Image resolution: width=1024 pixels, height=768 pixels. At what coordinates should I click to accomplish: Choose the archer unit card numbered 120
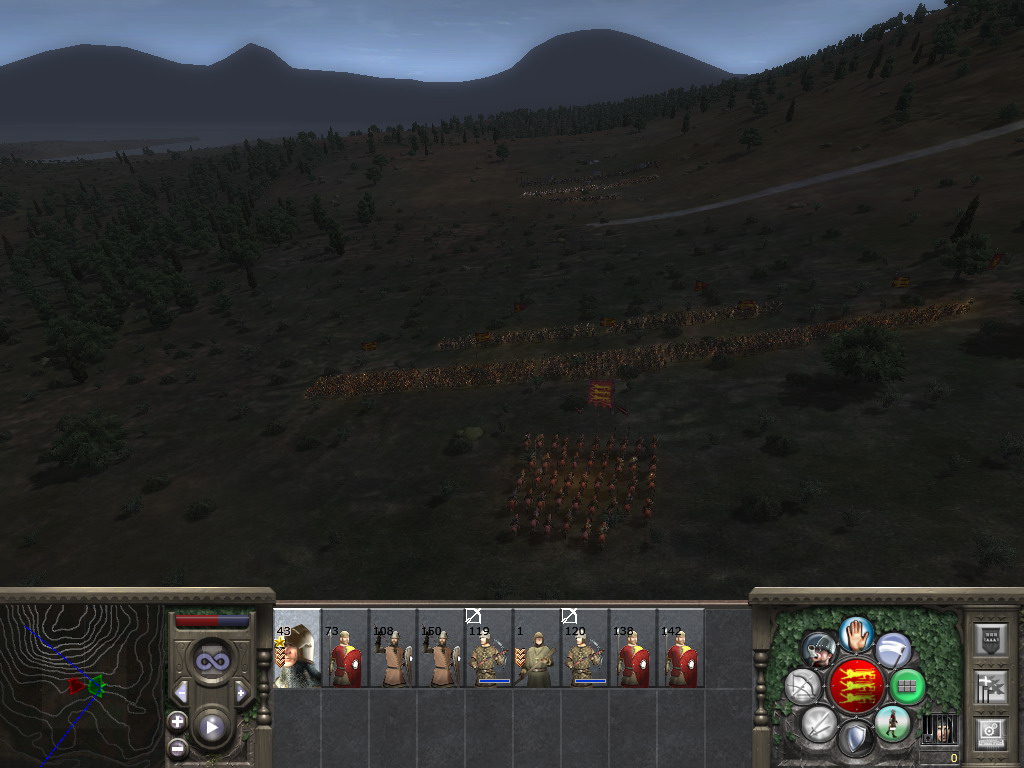(585, 648)
